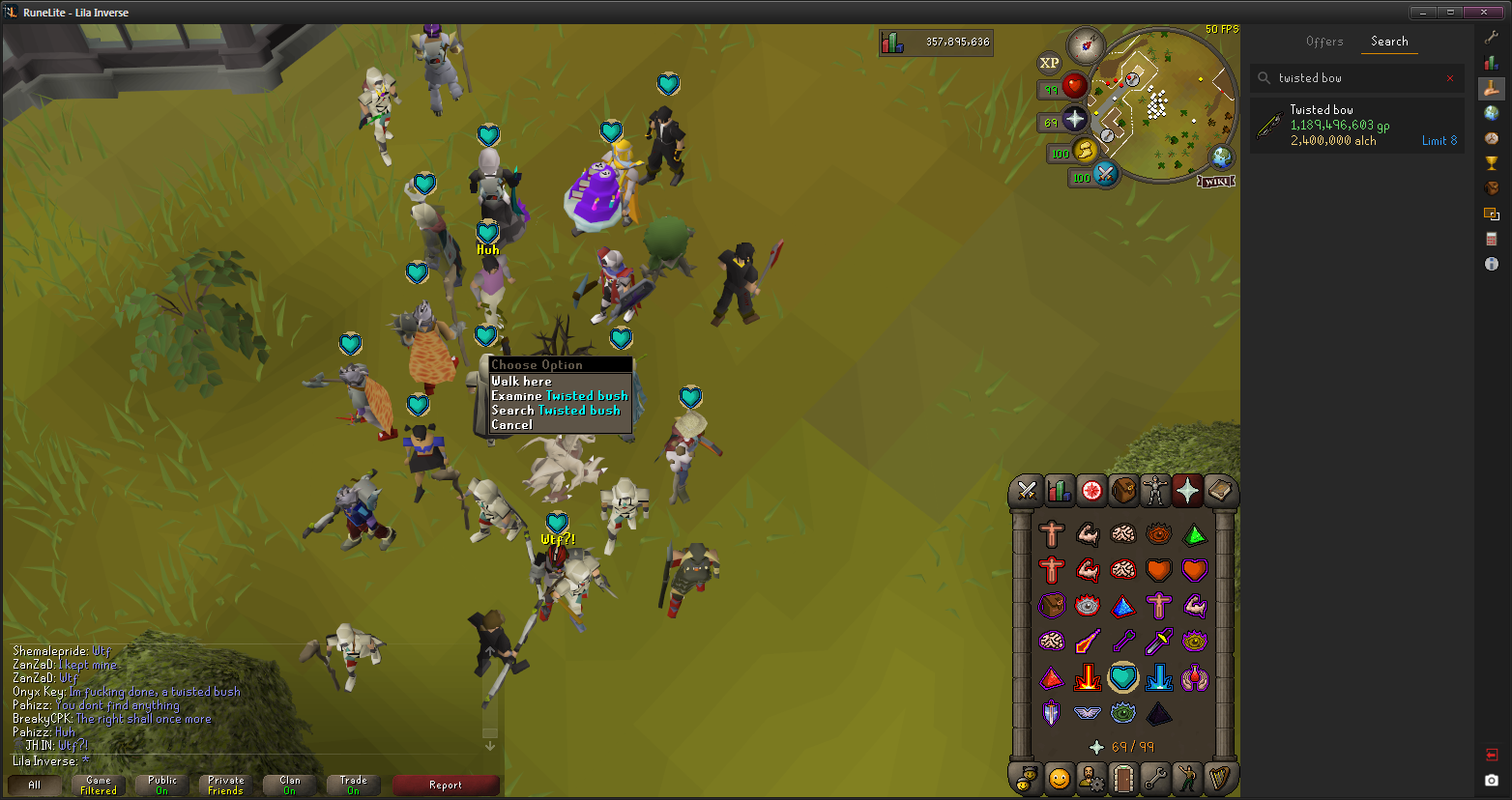The image size is (1512, 800).
Task: Toggle run using the run energy orb
Action: 1085,151
